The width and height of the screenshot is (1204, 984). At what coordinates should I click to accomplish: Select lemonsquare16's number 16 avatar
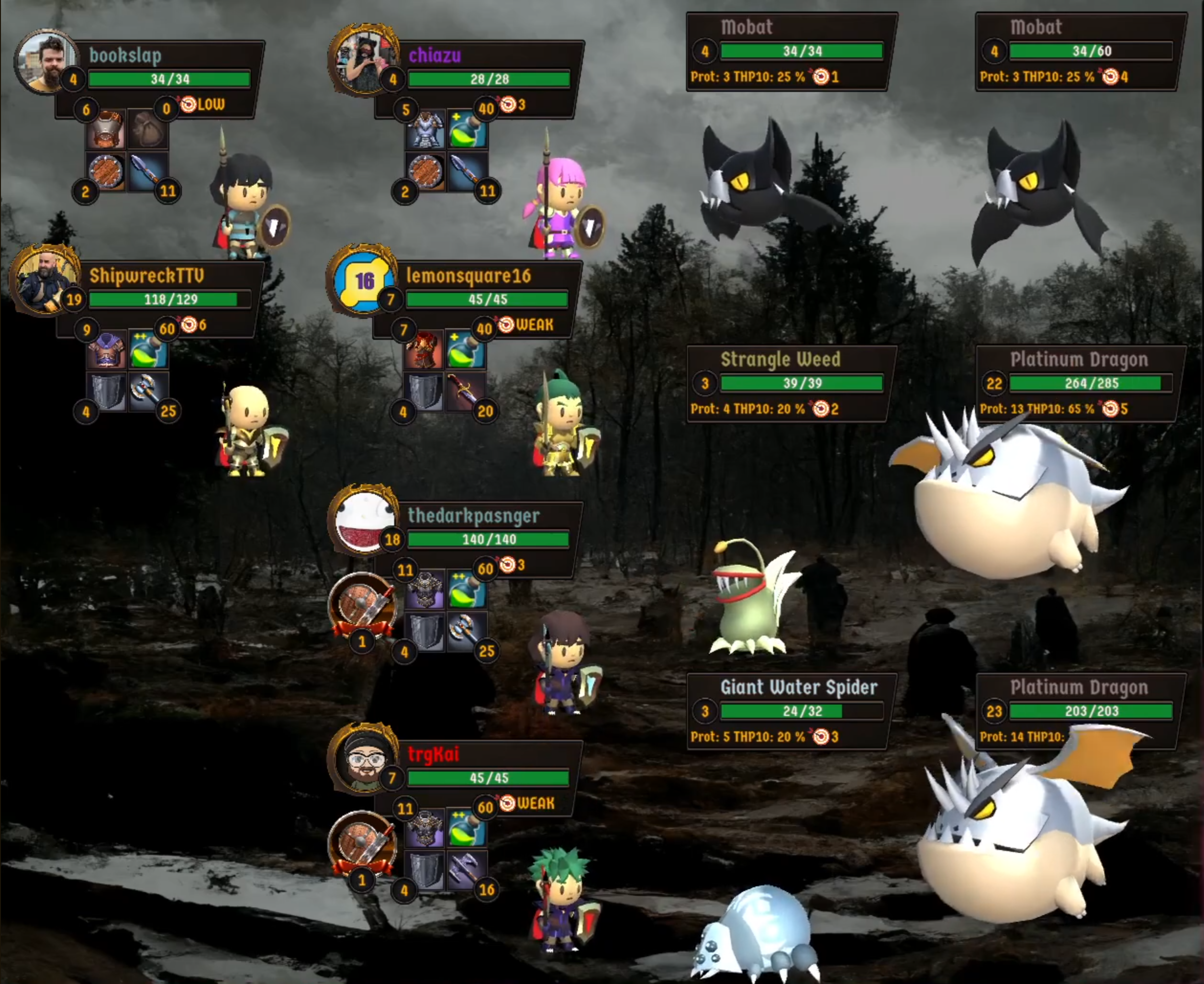(363, 280)
